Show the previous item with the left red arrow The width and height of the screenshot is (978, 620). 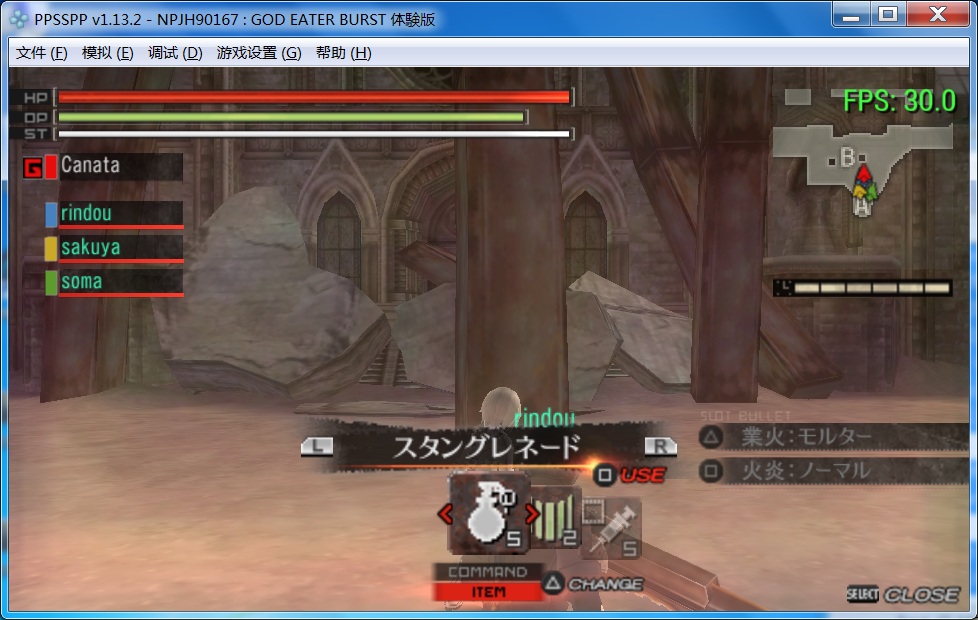point(446,515)
